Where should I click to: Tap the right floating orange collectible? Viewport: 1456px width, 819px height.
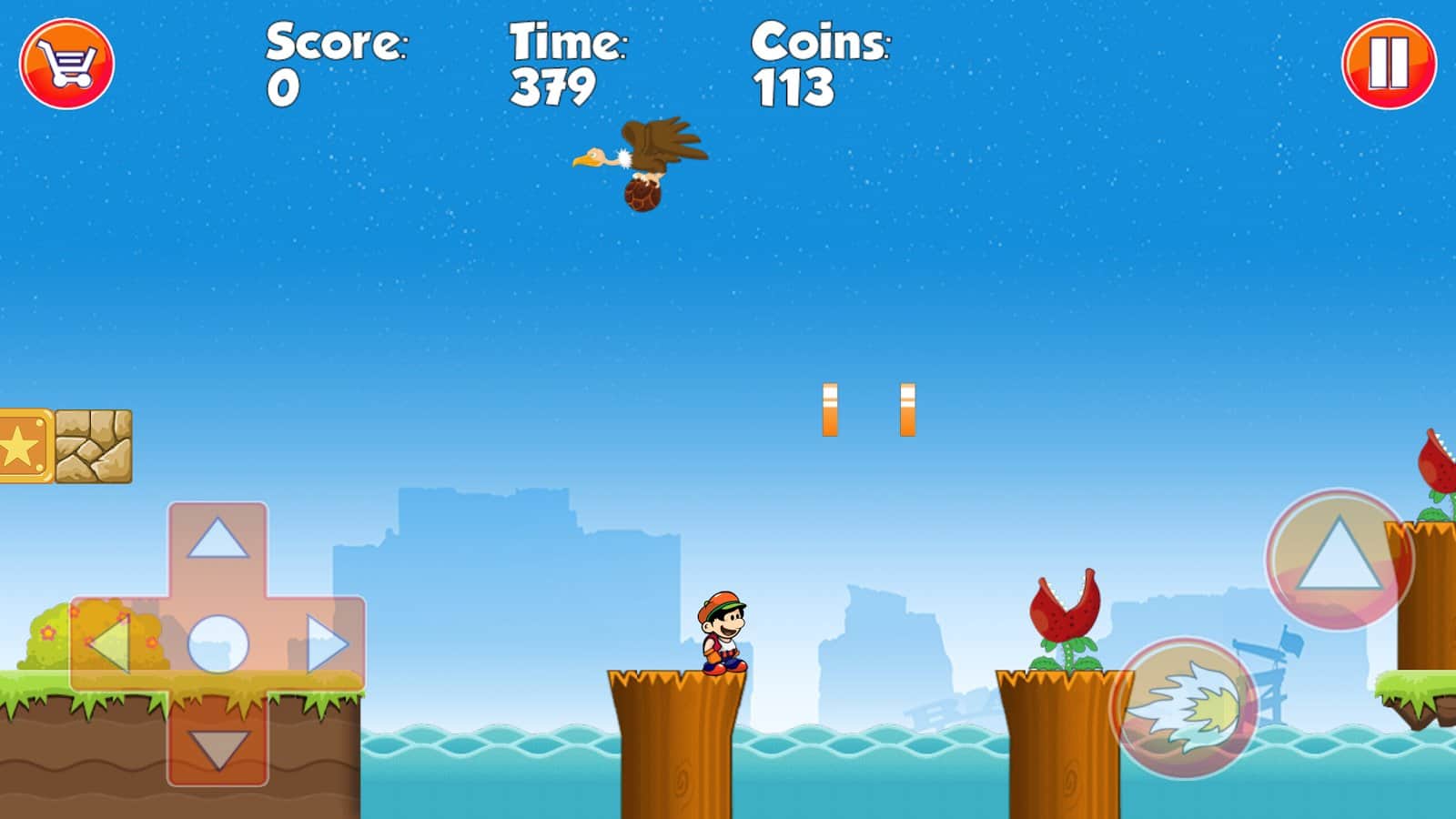[x=906, y=409]
